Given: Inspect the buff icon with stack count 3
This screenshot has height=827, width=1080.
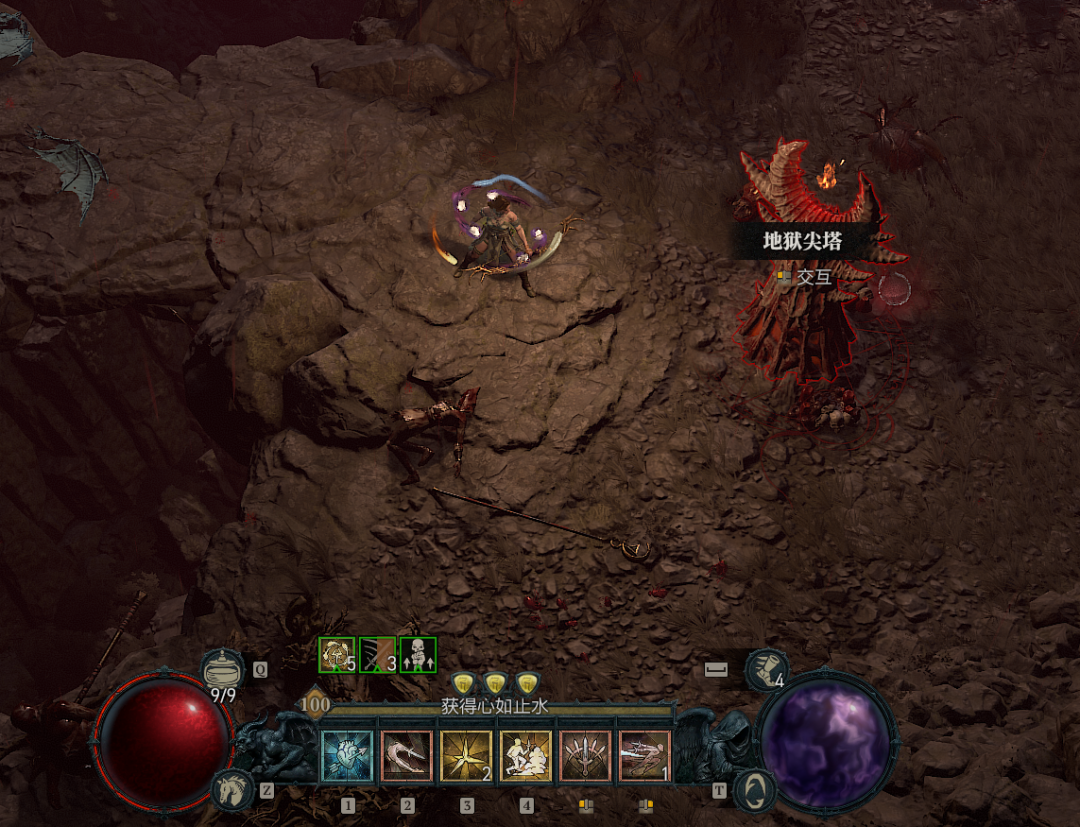Looking at the screenshot, I should point(378,655).
